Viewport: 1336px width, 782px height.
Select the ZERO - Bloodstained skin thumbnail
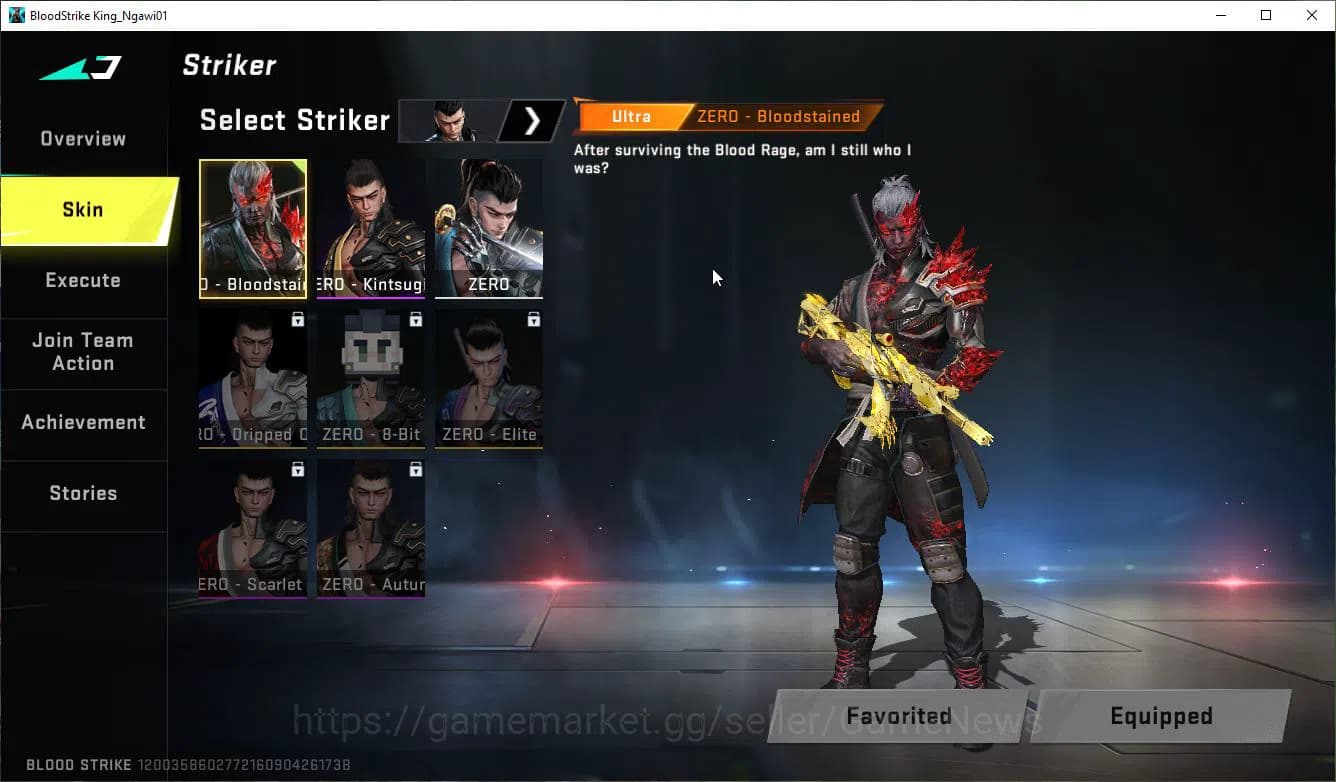[252, 225]
